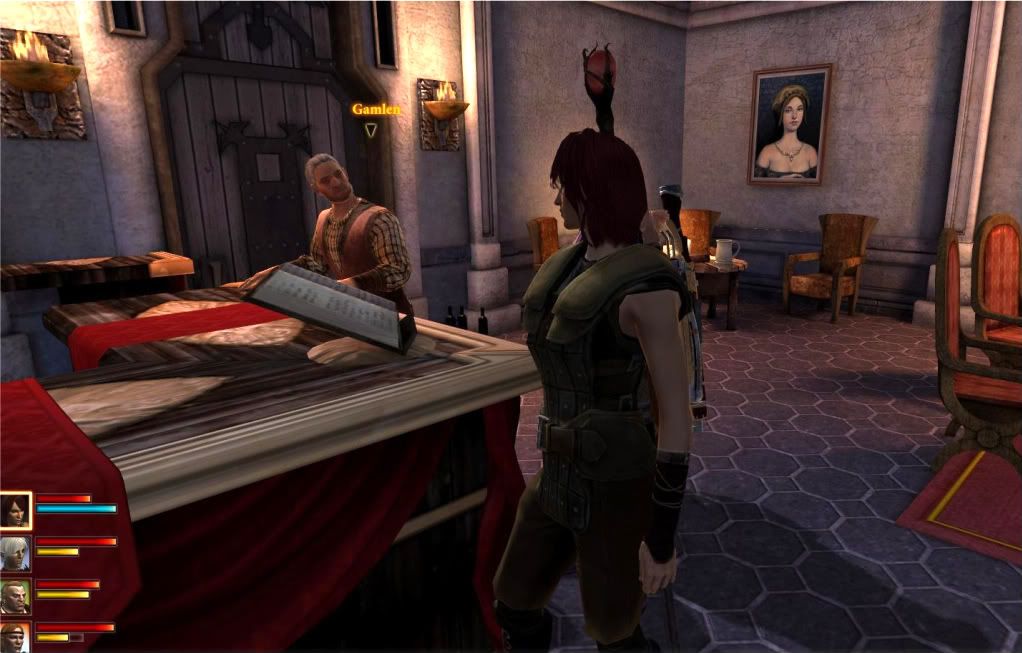Select the white-haired elf party portrait
This screenshot has width=1022, height=653.
(16, 552)
